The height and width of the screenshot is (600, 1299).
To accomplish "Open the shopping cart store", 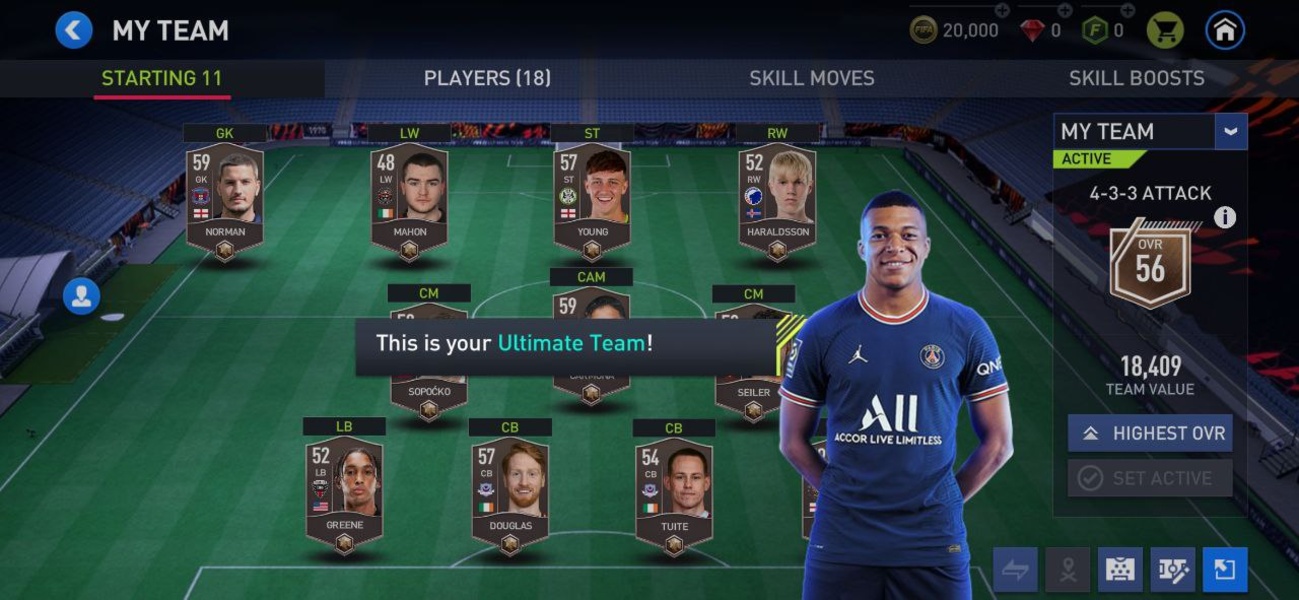I will (1165, 30).
